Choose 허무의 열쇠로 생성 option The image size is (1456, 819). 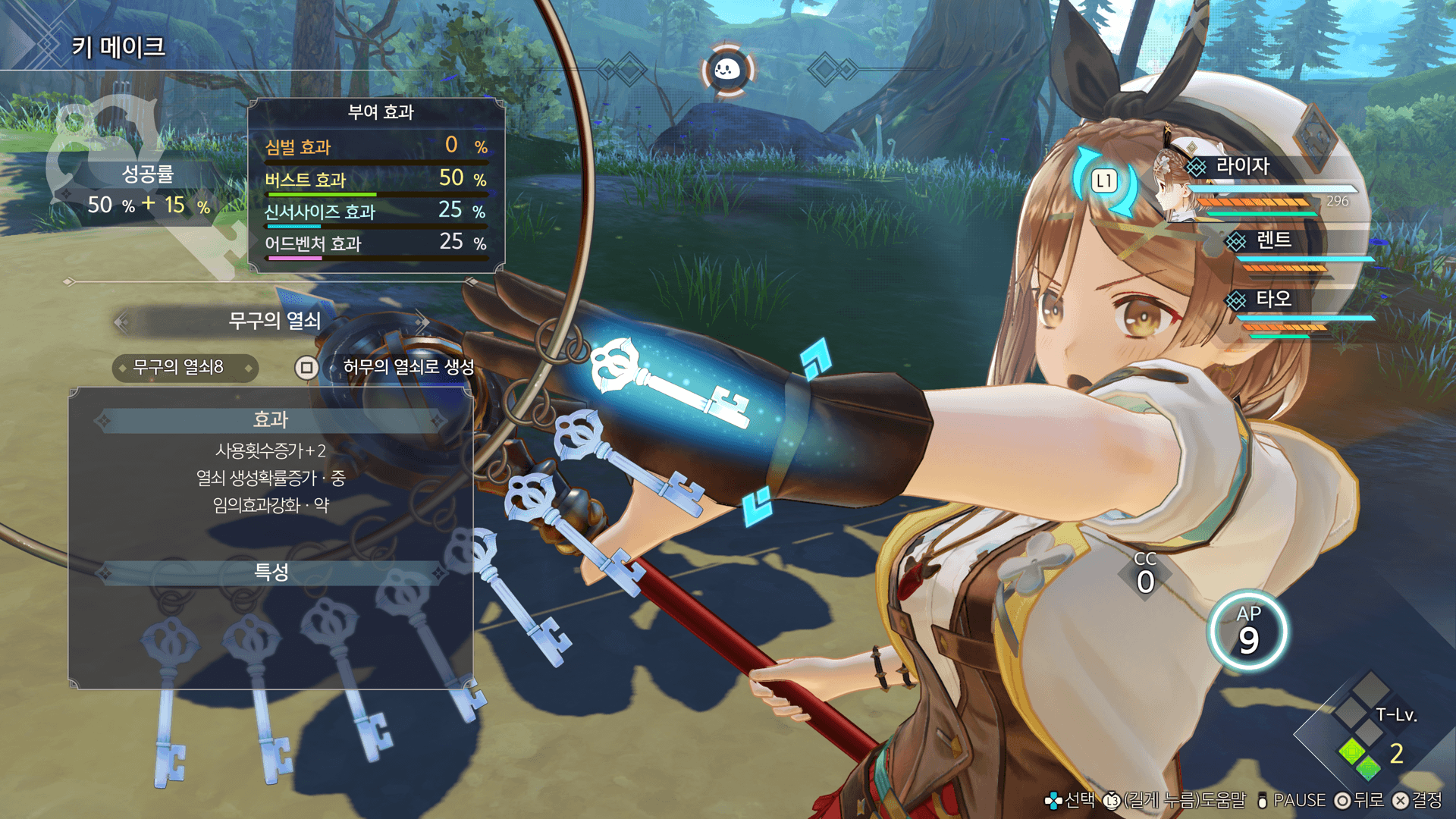point(408,368)
